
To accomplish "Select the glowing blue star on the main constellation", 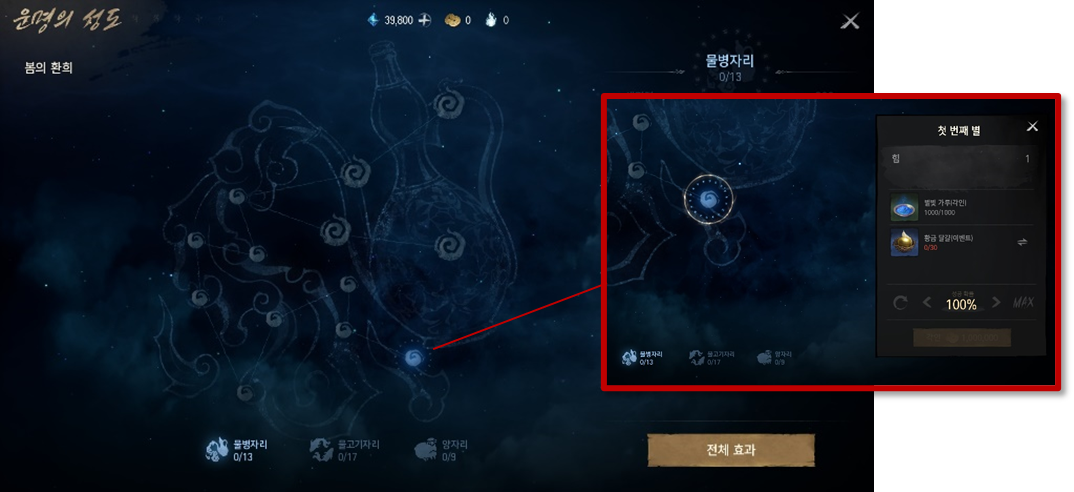I will (413, 357).
